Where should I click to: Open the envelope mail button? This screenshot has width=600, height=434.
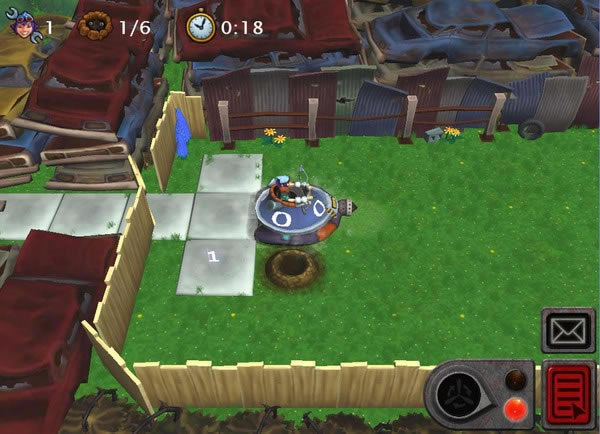click(568, 329)
